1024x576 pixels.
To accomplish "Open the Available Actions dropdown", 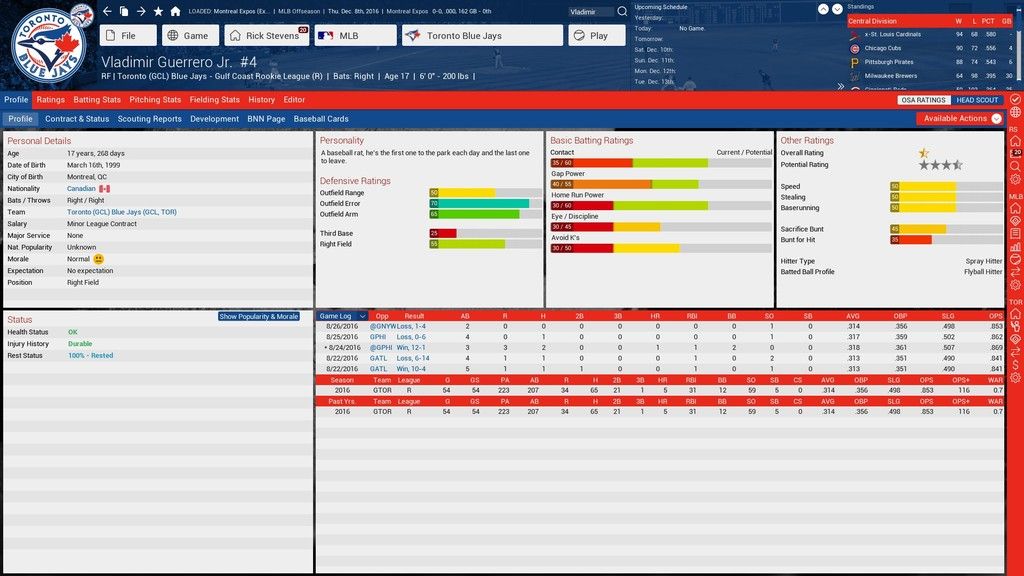I will (x=960, y=119).
